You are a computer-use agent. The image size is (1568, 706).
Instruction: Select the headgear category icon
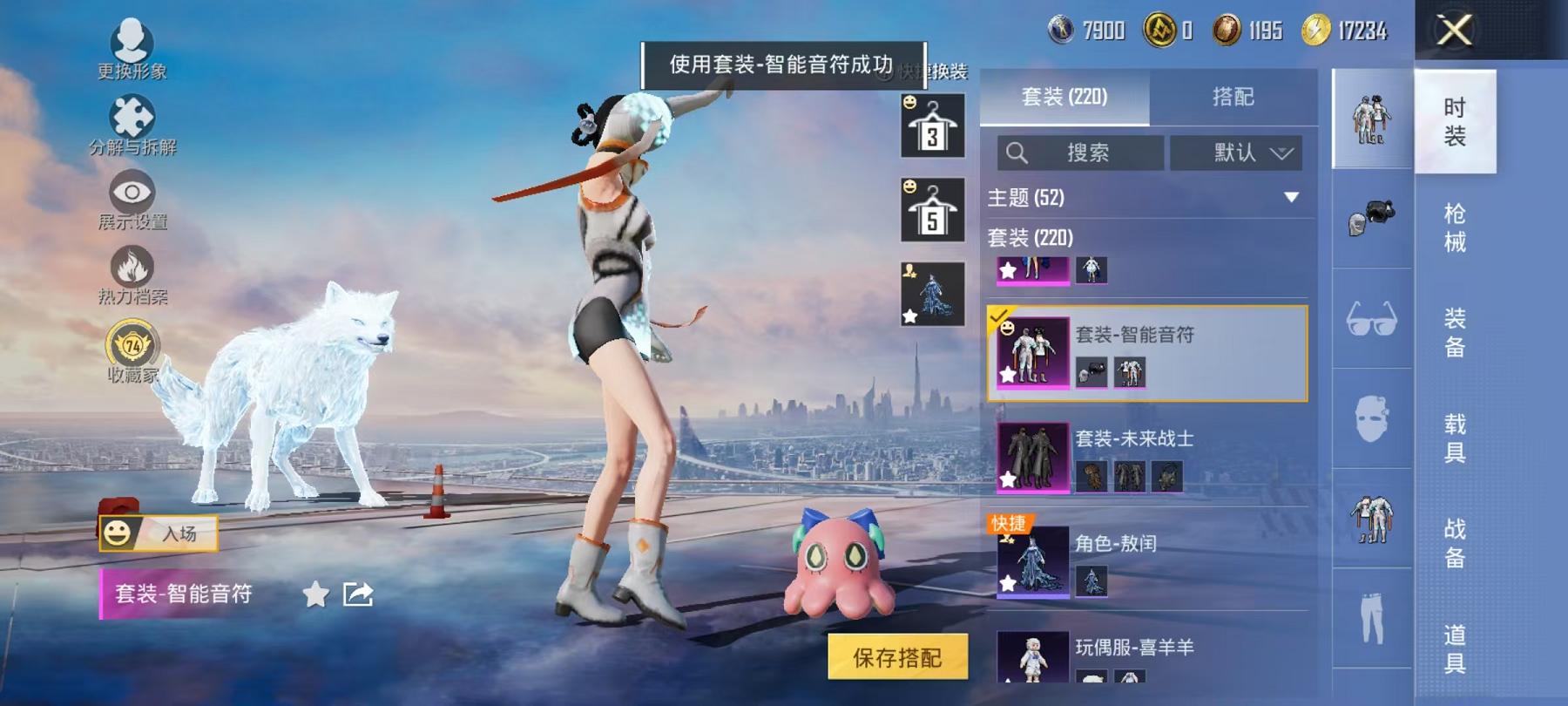tap(1373, 216)
